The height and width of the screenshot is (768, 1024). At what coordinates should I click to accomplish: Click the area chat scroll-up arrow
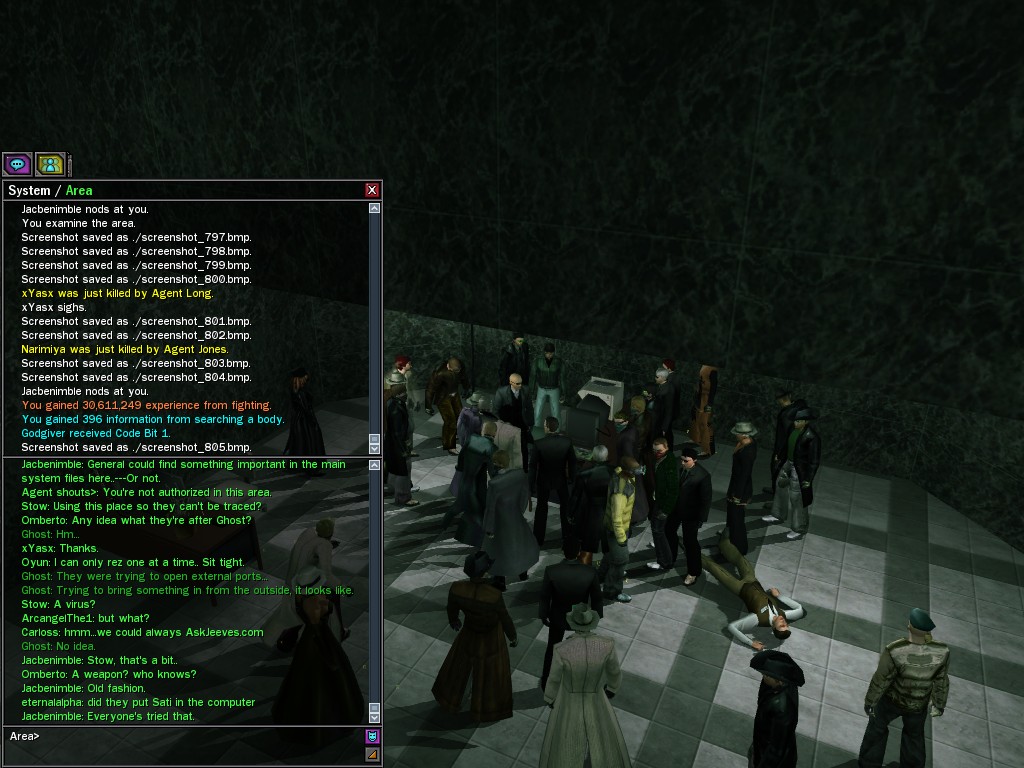point(375,464)
